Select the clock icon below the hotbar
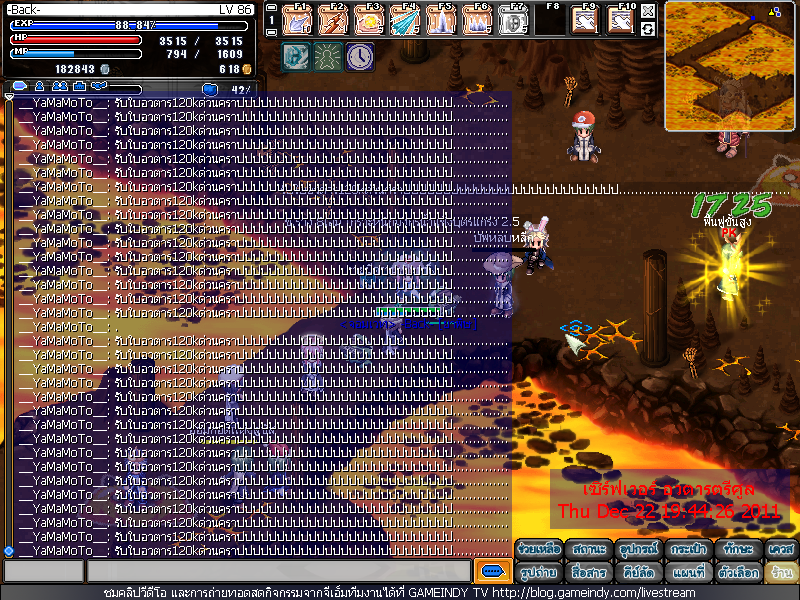The width and height of the screenshot is (800, 600). pos(360,57)
